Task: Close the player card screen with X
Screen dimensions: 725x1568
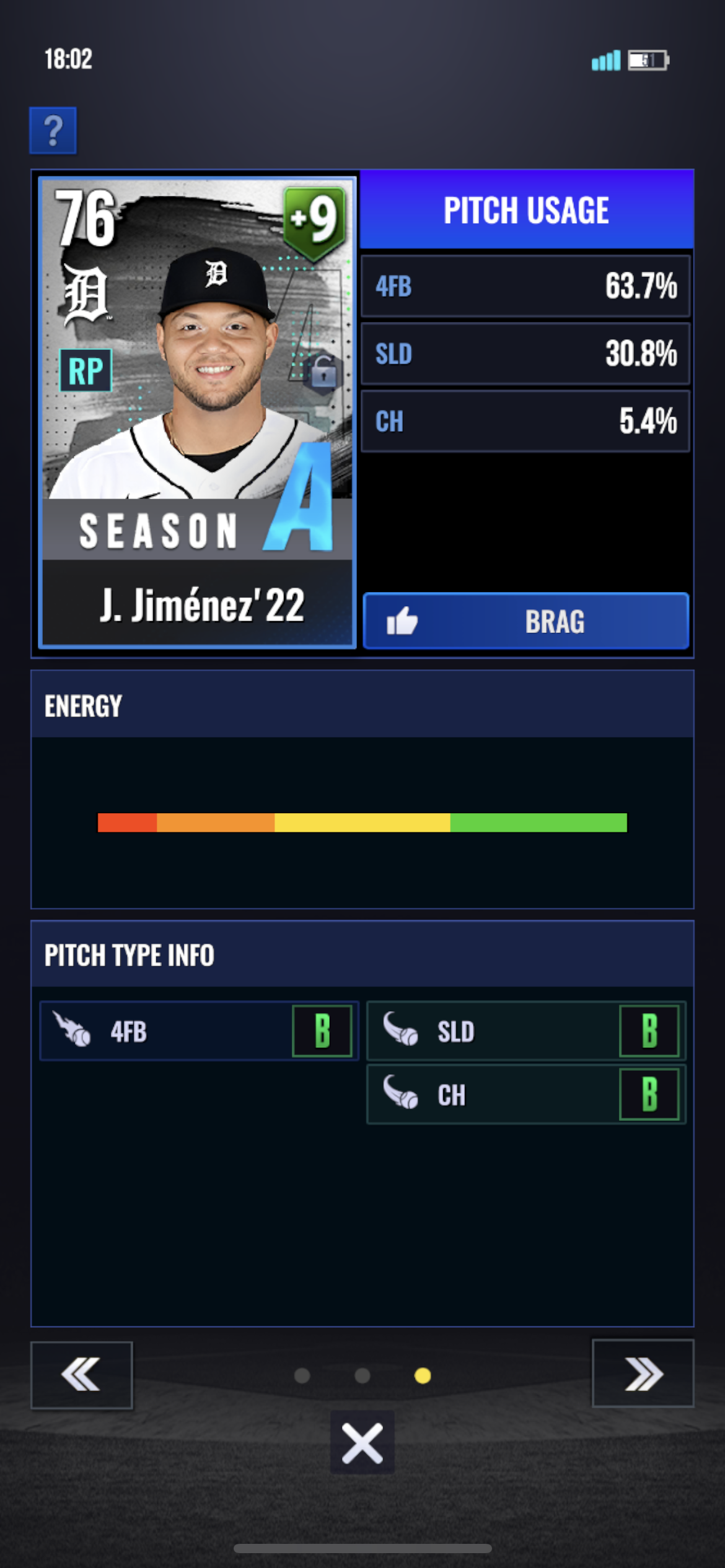Action: tap(362, 1442)
